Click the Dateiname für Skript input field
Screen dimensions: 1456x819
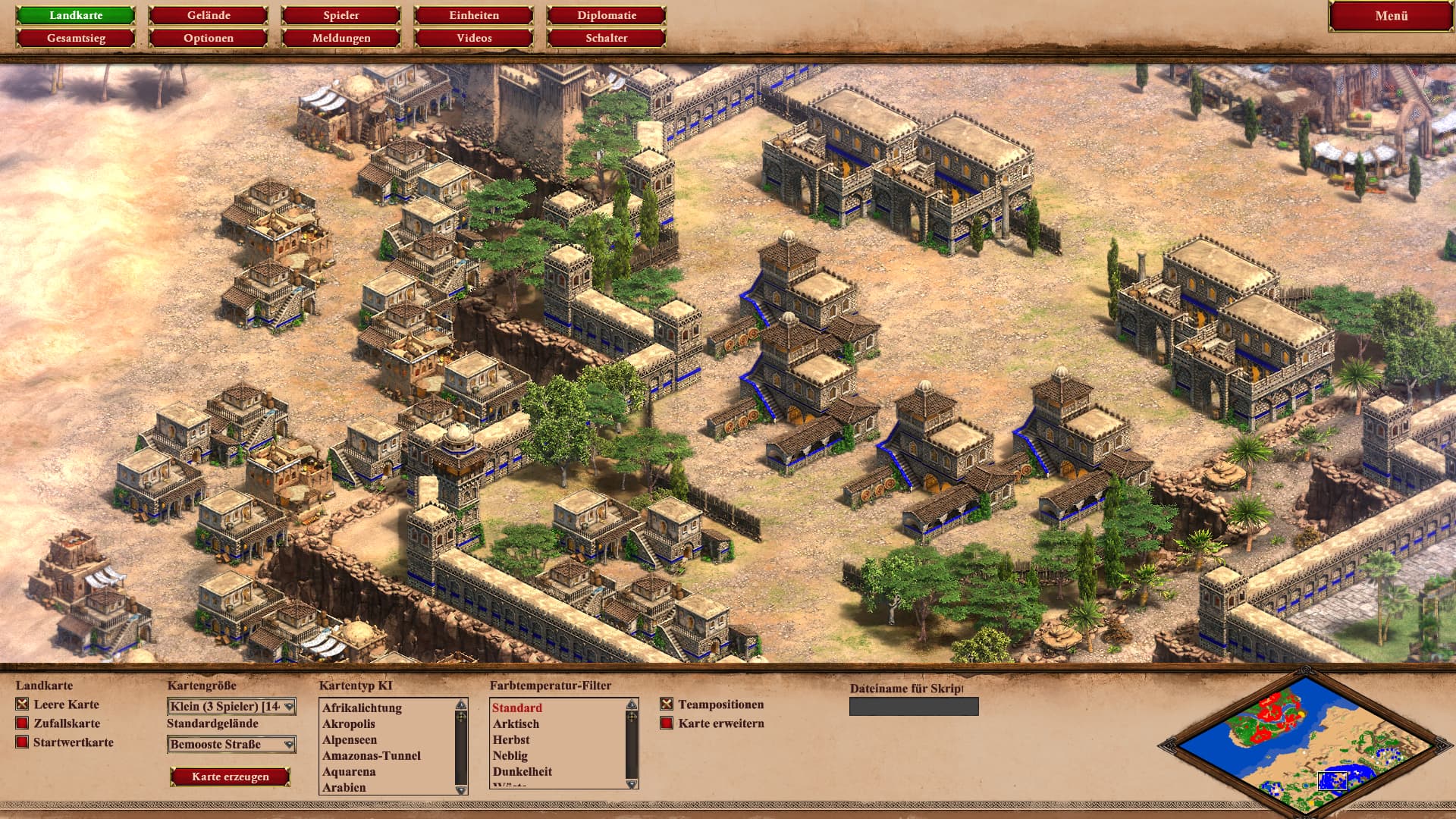tap(914, 707)
